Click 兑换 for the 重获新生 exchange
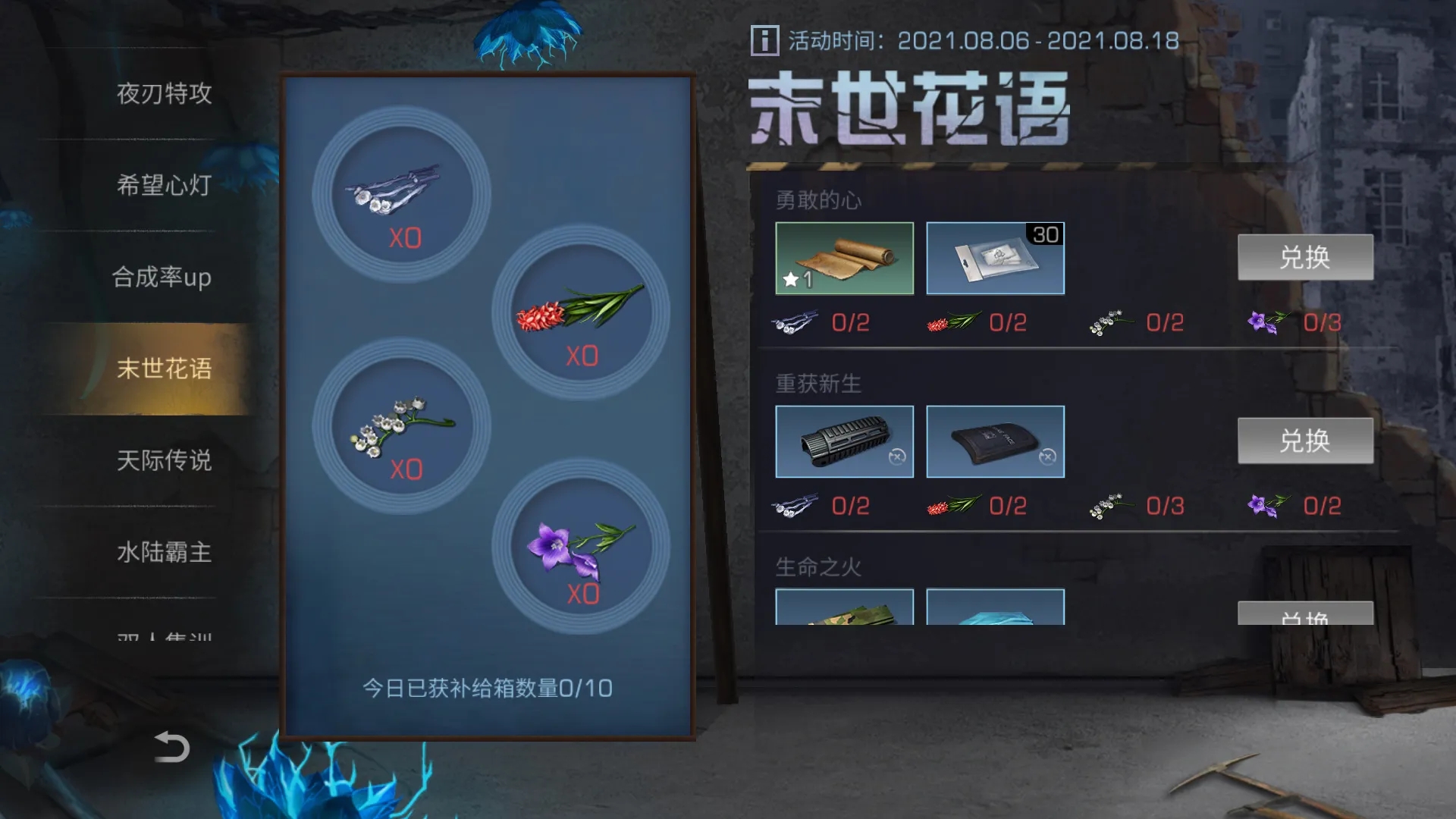Image resolution: width=1456 pixels, height=819 pixels. (1304, 441)
